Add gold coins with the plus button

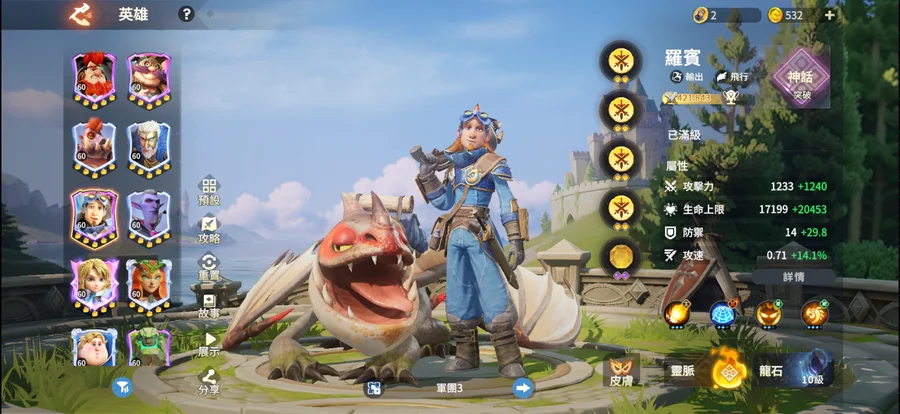(x=828, y=15)
